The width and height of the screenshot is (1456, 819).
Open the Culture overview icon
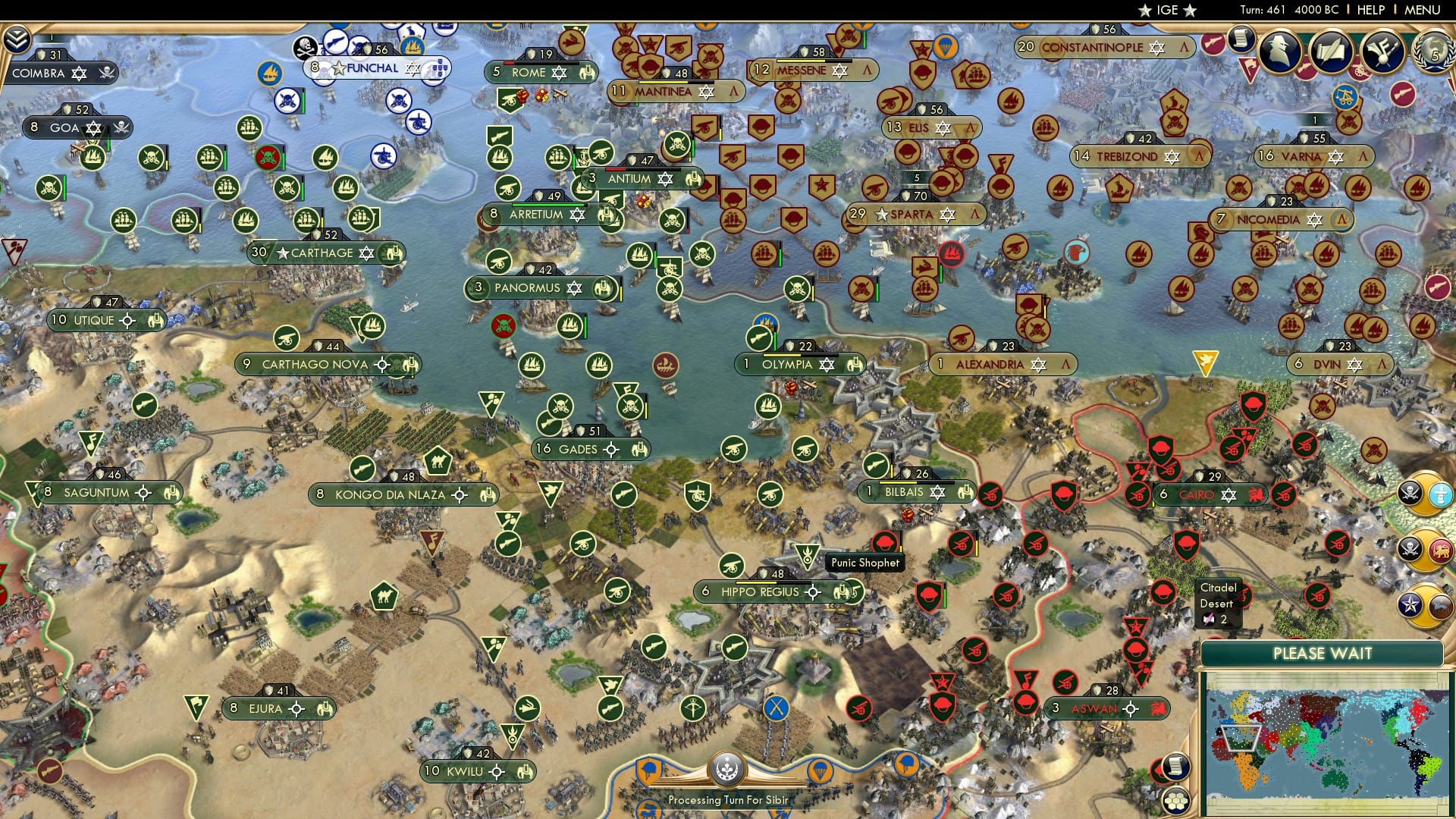click(1381, 51)
